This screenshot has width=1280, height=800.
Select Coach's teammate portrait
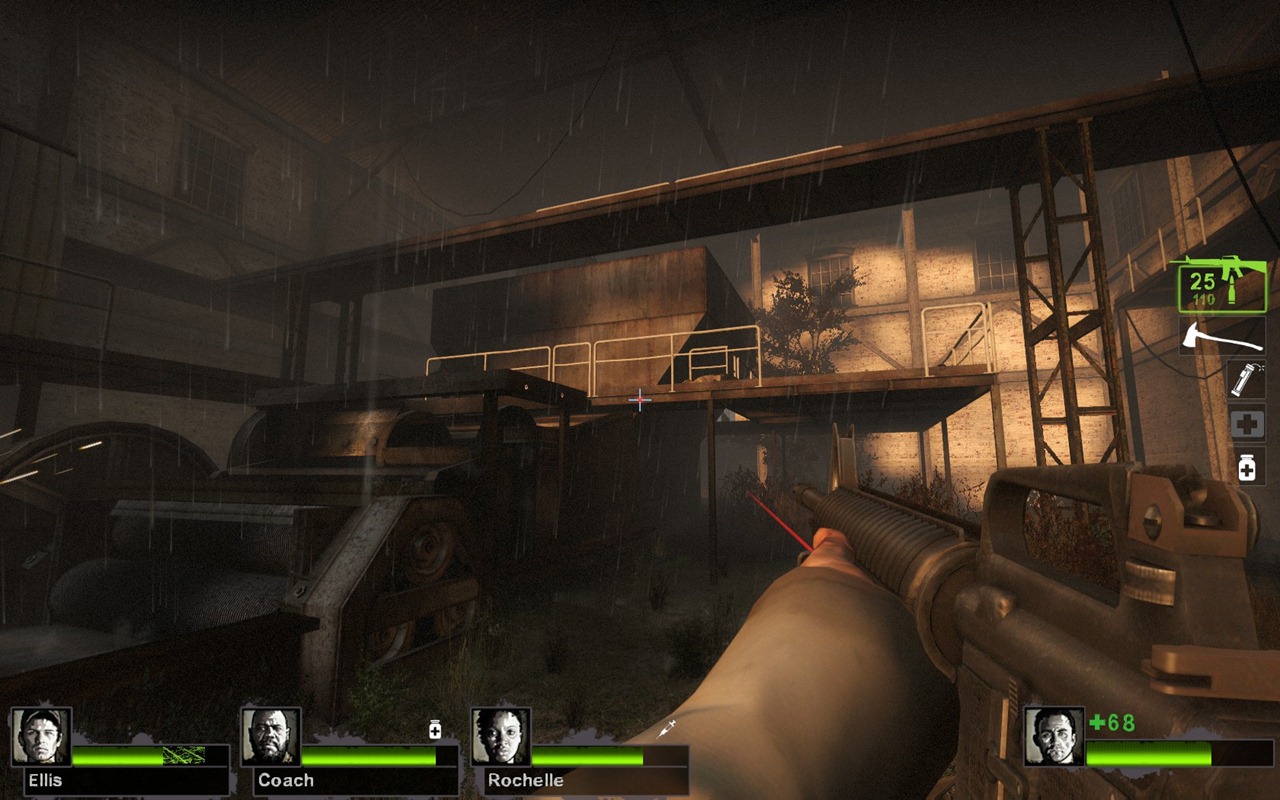[272, 737]
